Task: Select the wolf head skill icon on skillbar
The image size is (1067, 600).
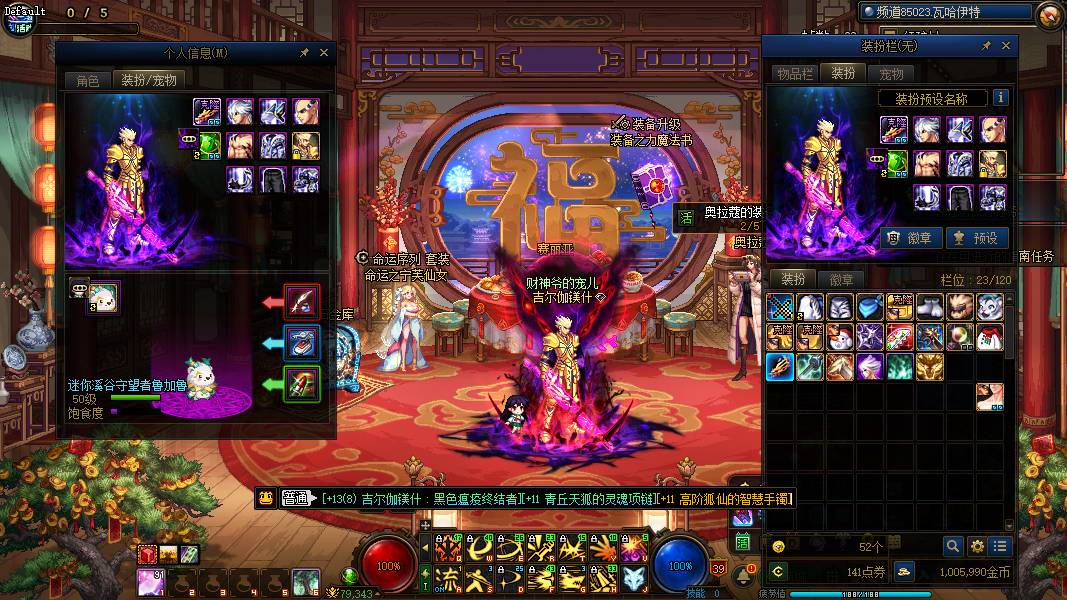Action: [632, 578]
